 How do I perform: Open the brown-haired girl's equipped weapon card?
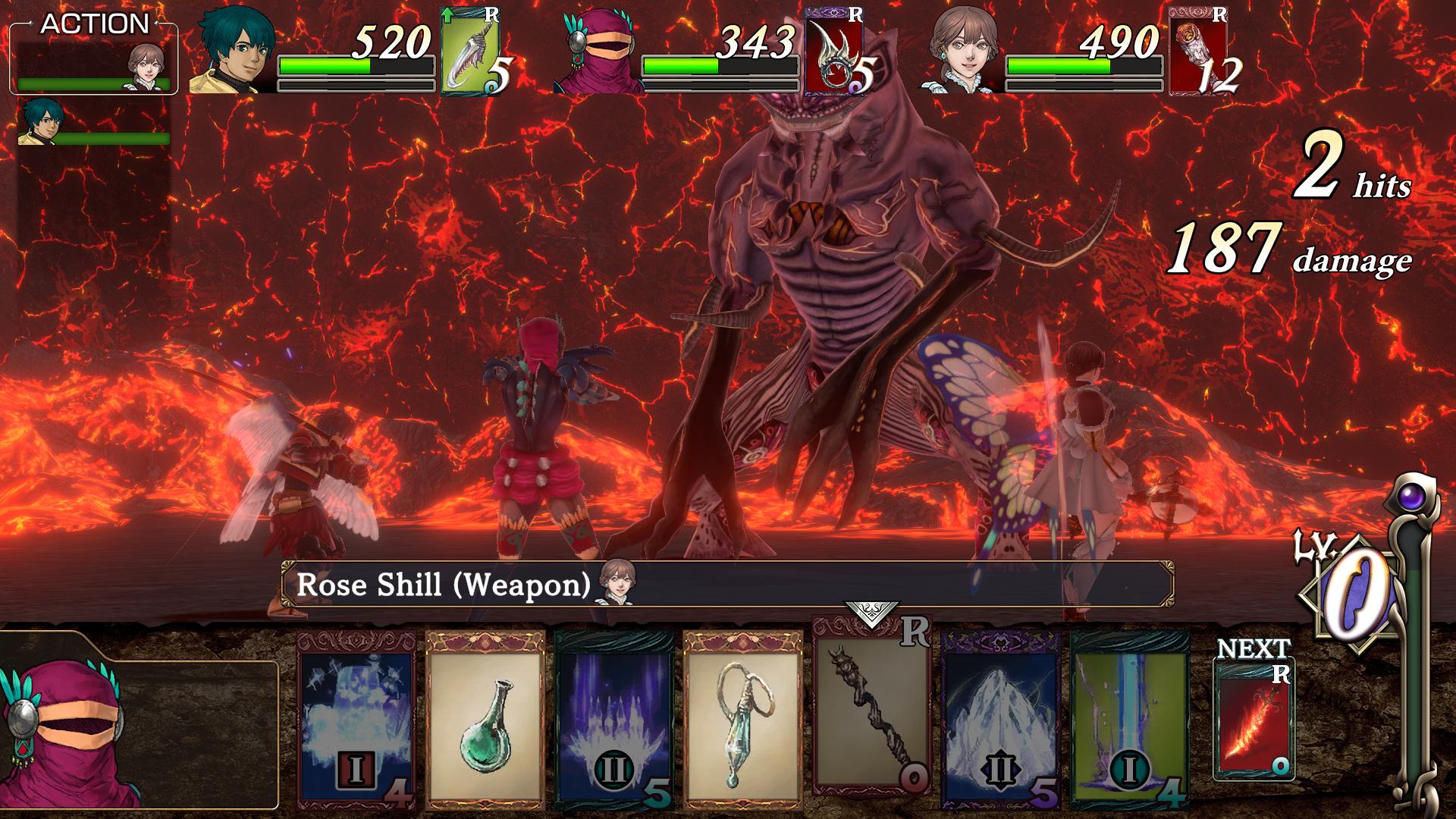(x=1200, y=52)
